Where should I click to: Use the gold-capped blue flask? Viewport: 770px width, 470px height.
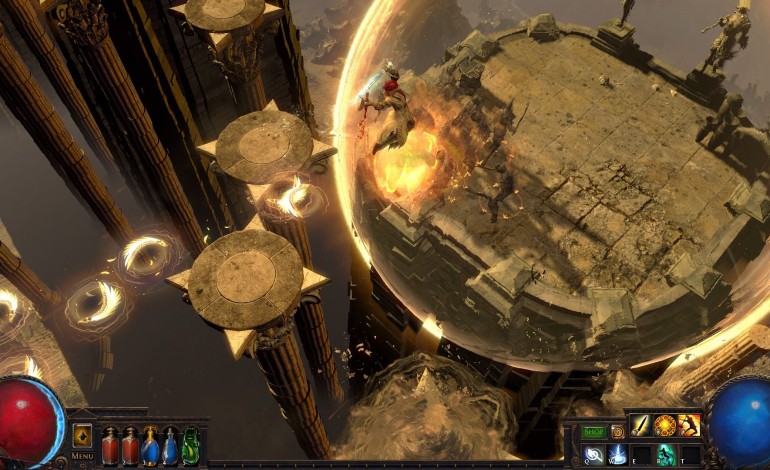point(149,446)
